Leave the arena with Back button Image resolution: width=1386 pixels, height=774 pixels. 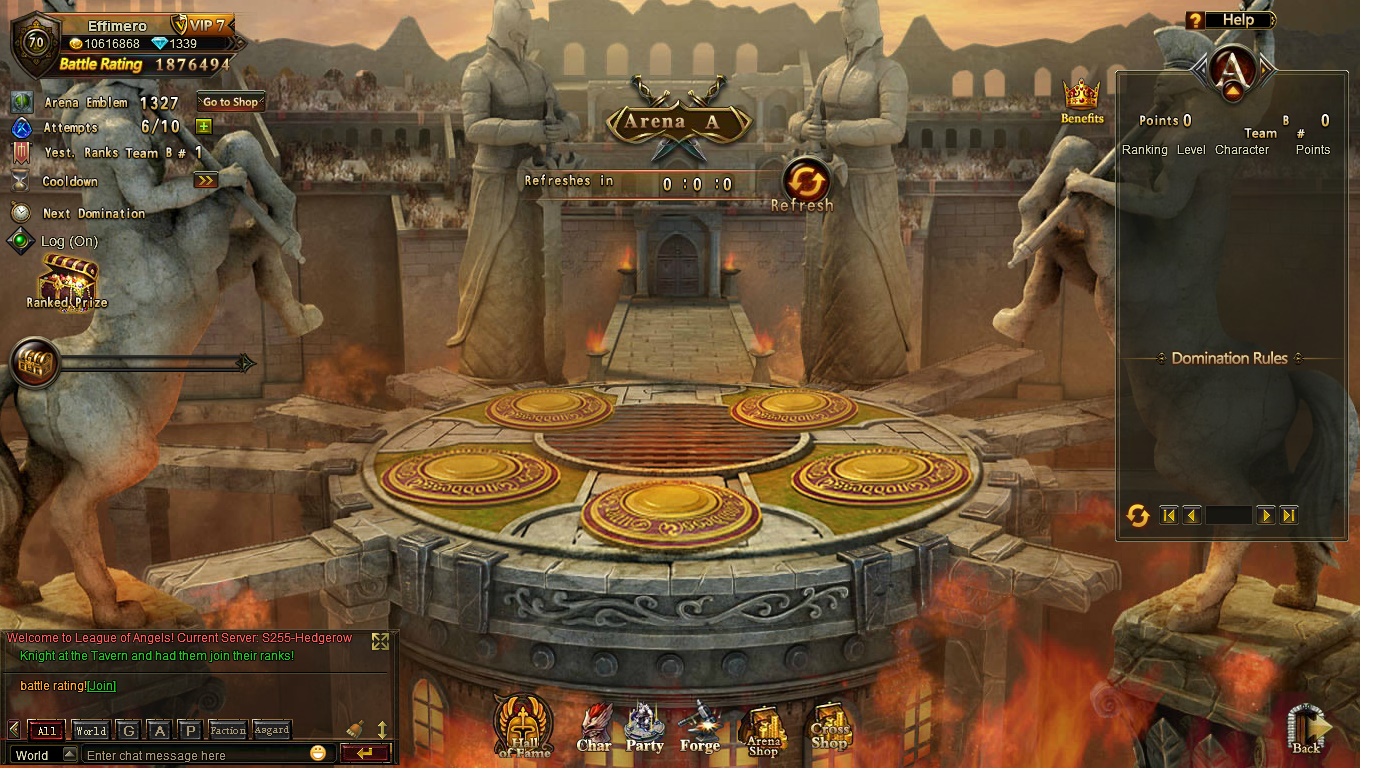[1306, 729]
